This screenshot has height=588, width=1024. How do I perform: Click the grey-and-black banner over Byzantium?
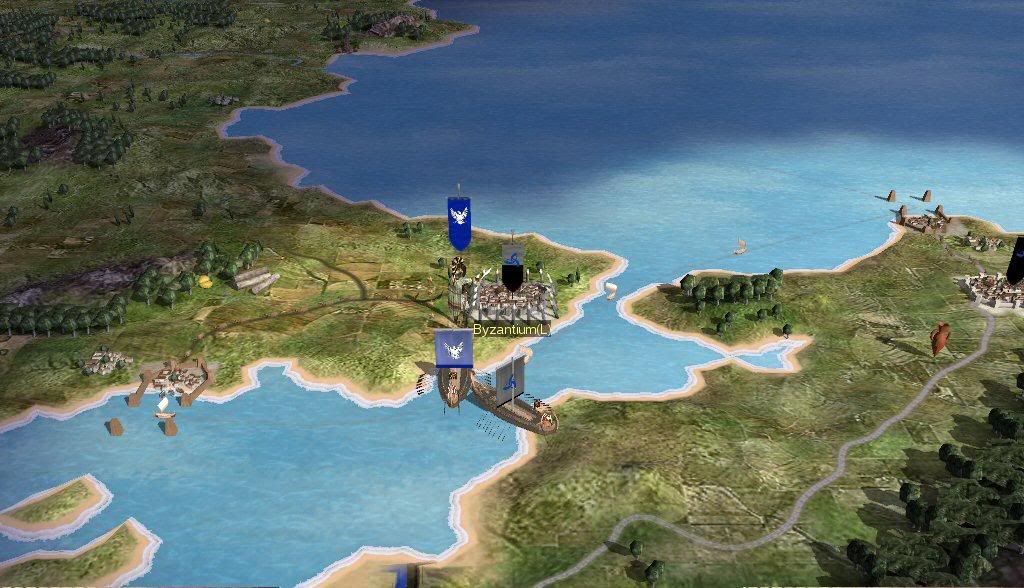512,267
